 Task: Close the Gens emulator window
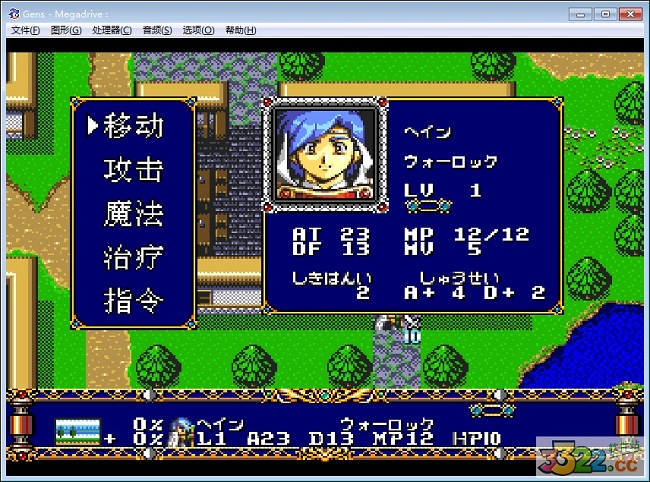(628, 13)
